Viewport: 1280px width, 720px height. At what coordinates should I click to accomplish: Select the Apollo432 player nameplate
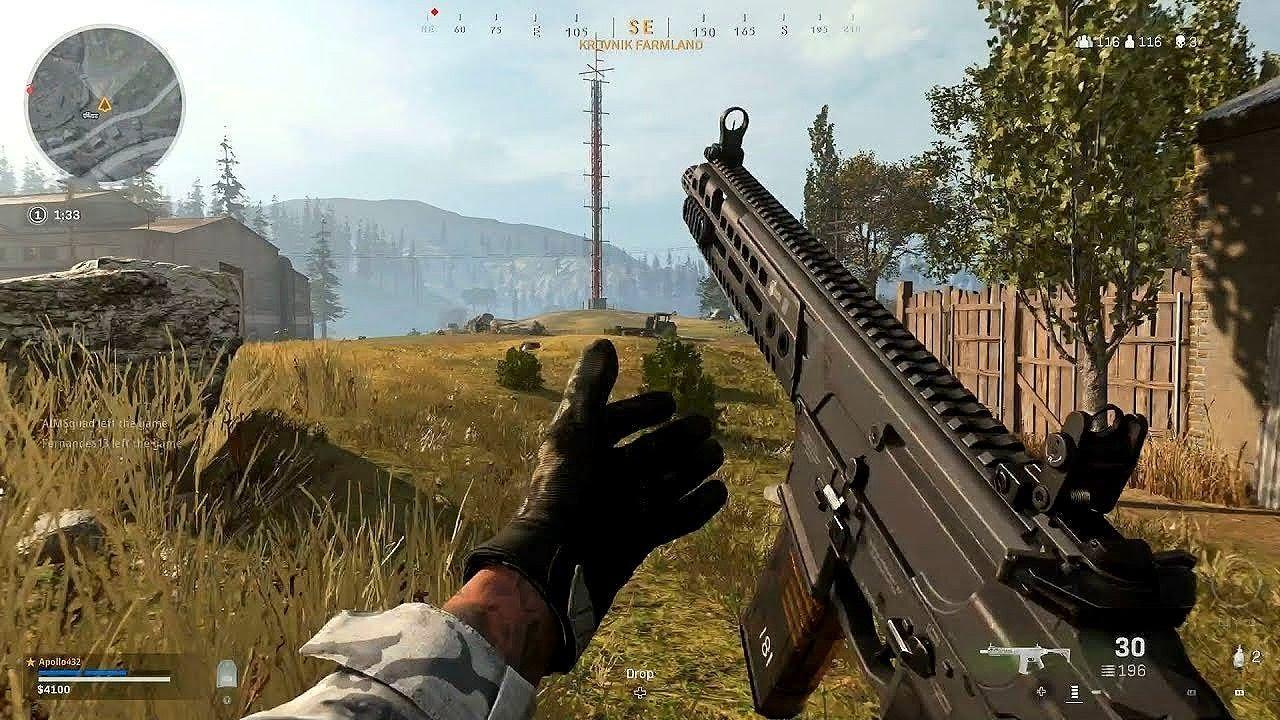60,662
